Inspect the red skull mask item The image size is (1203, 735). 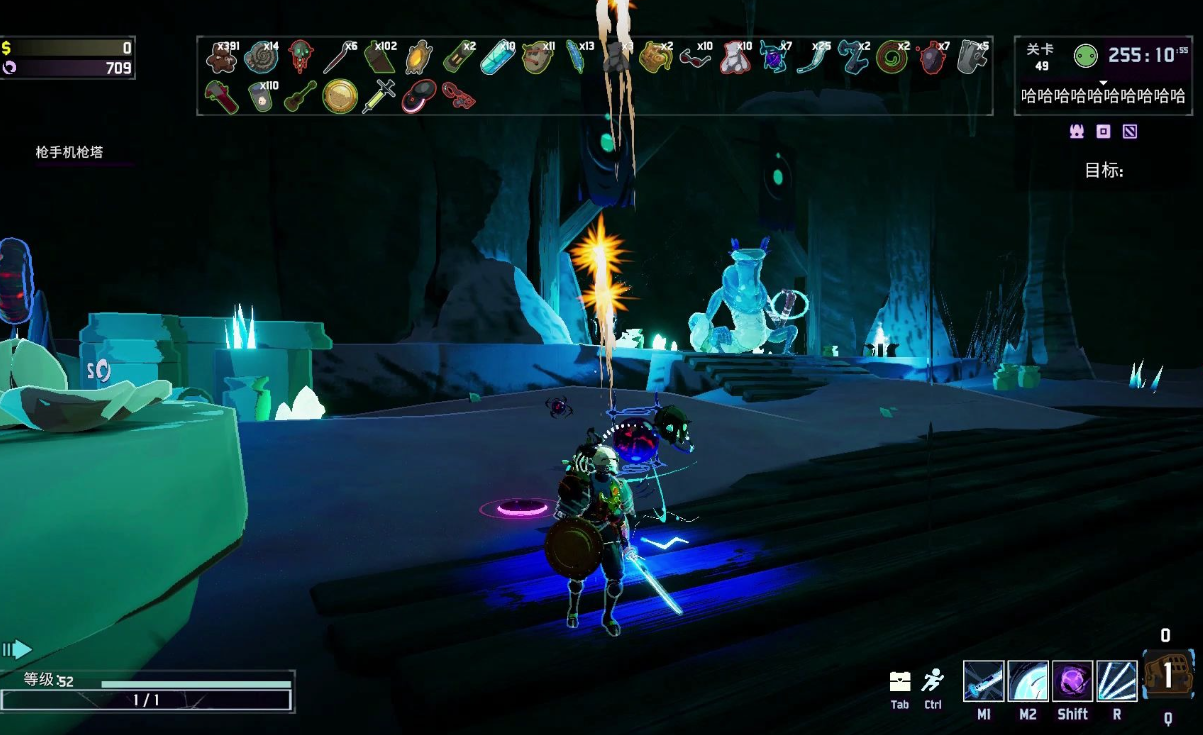300,58
